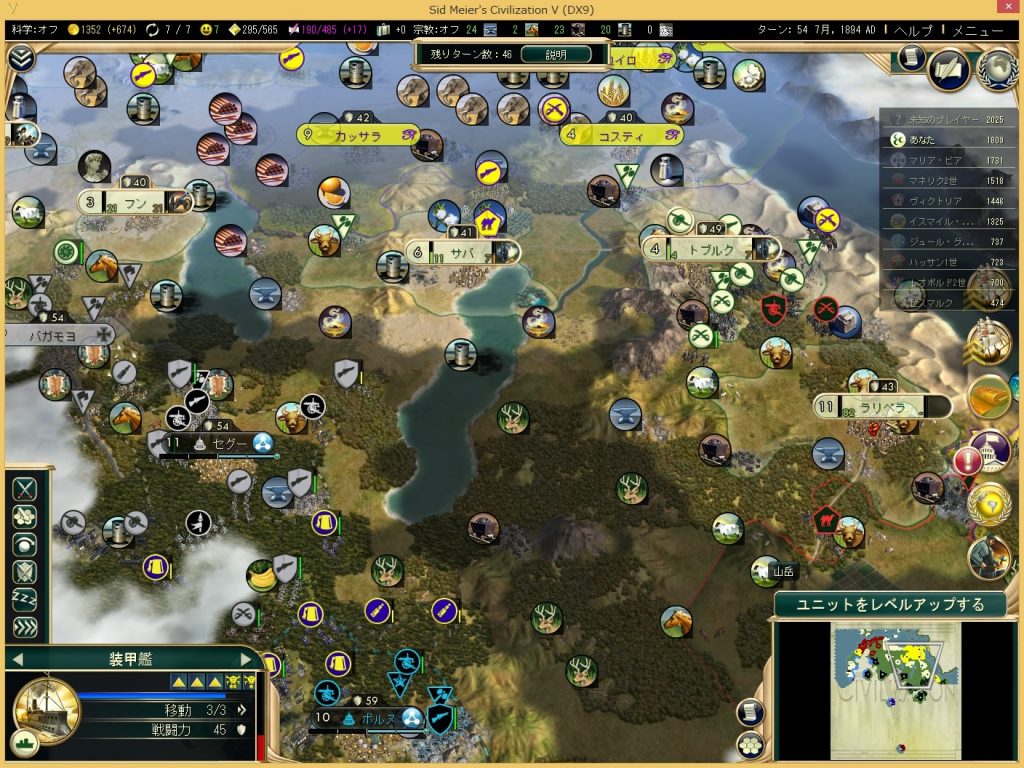Select あなた row in the score list
The image size is (1024, 768).
[950, 141]
